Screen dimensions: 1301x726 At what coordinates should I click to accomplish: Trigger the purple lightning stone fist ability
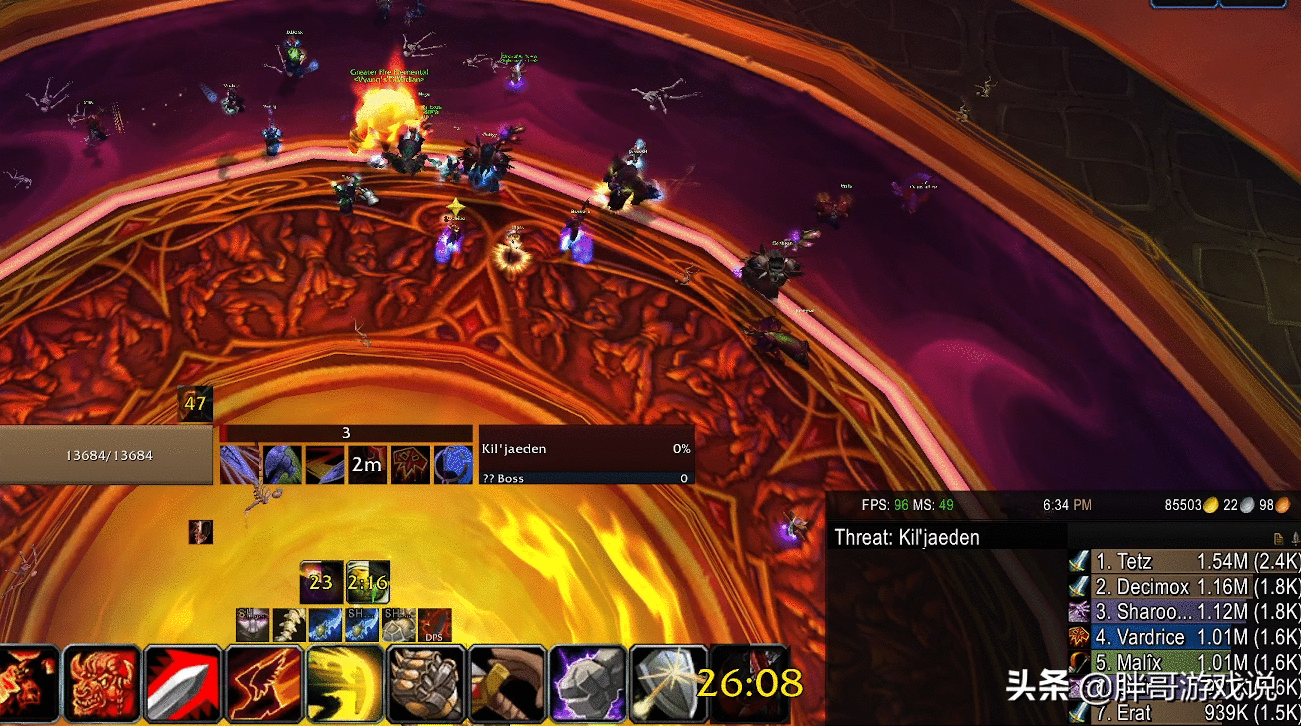(x=588, y=685)
